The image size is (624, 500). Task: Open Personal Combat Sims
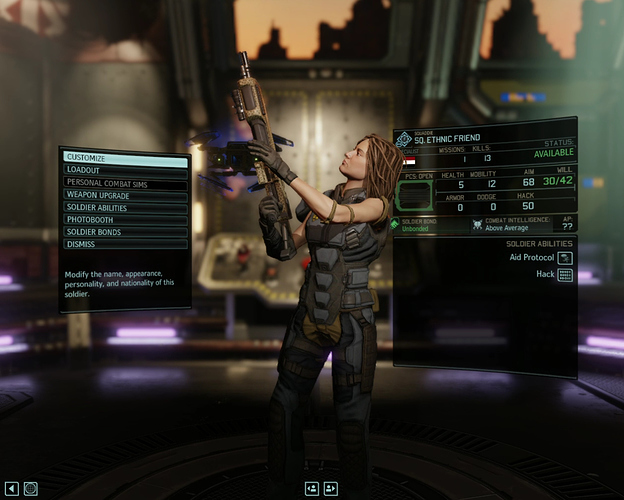click(x=125, y=183)
